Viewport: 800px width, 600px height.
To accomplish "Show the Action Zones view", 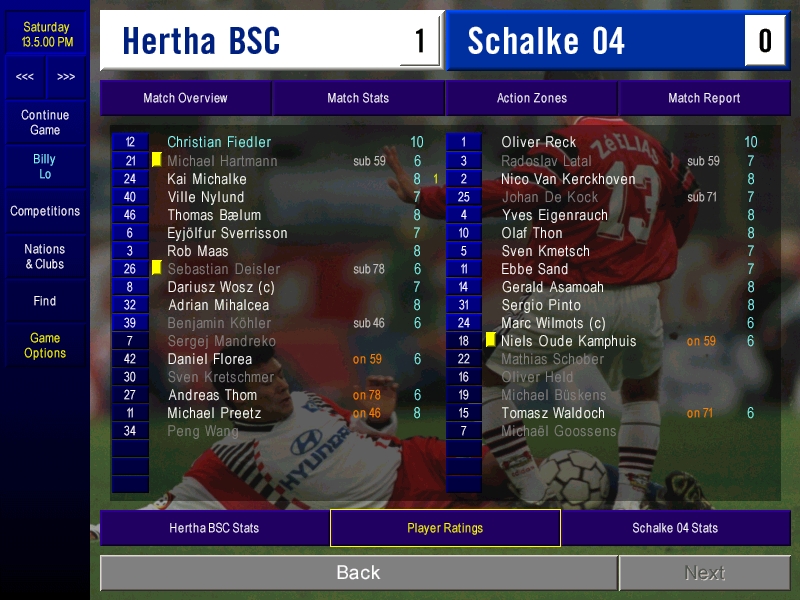I will click(x=531, y=98).
